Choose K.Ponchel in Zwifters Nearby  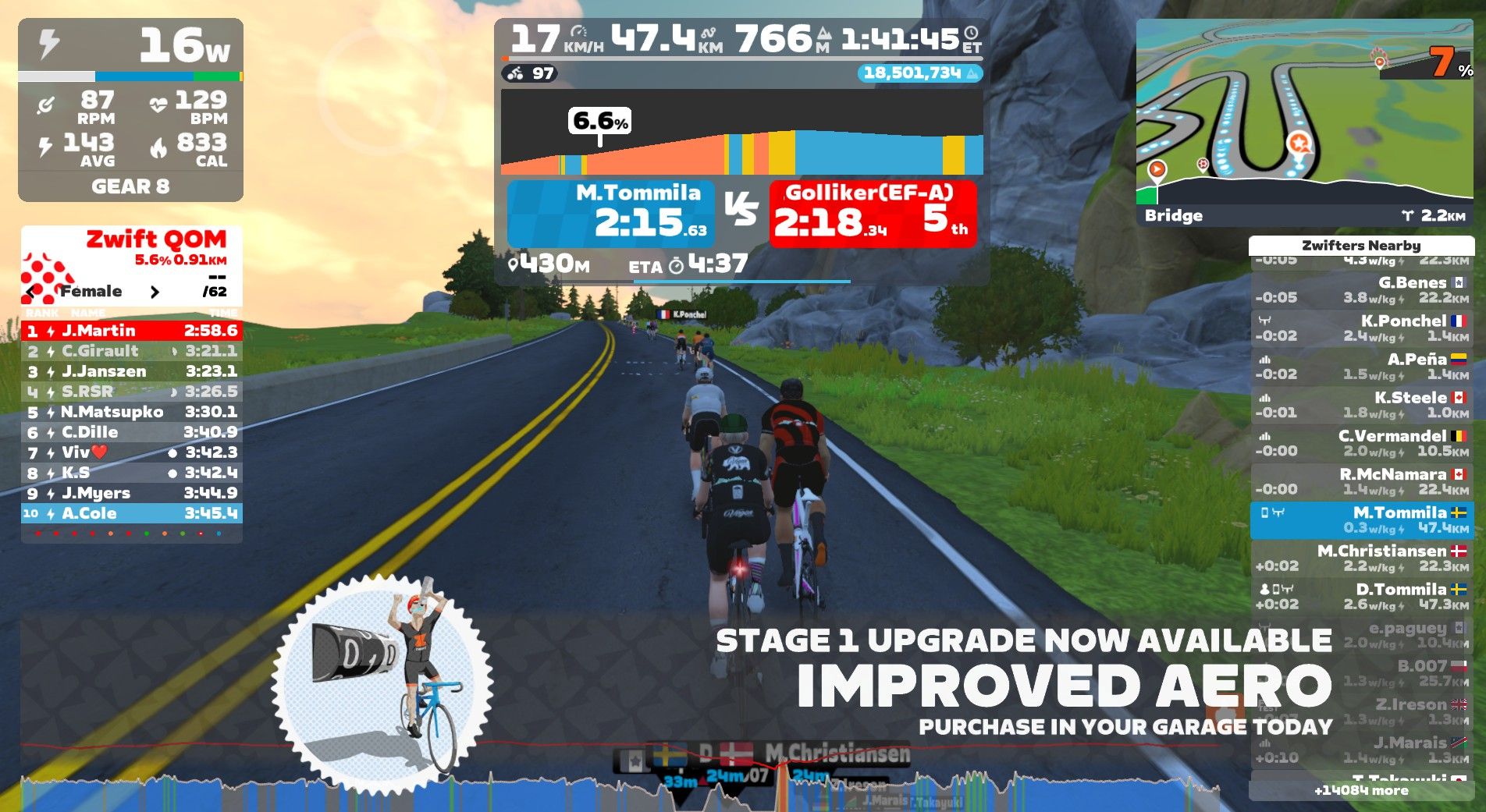(x=1361, y=328)
